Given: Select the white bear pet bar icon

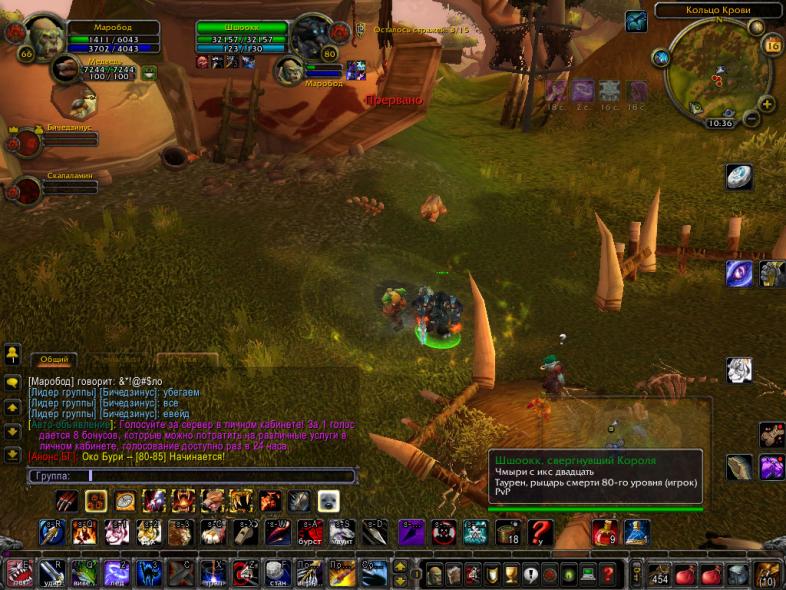Looking at the screenshot, I should point(328,501).
